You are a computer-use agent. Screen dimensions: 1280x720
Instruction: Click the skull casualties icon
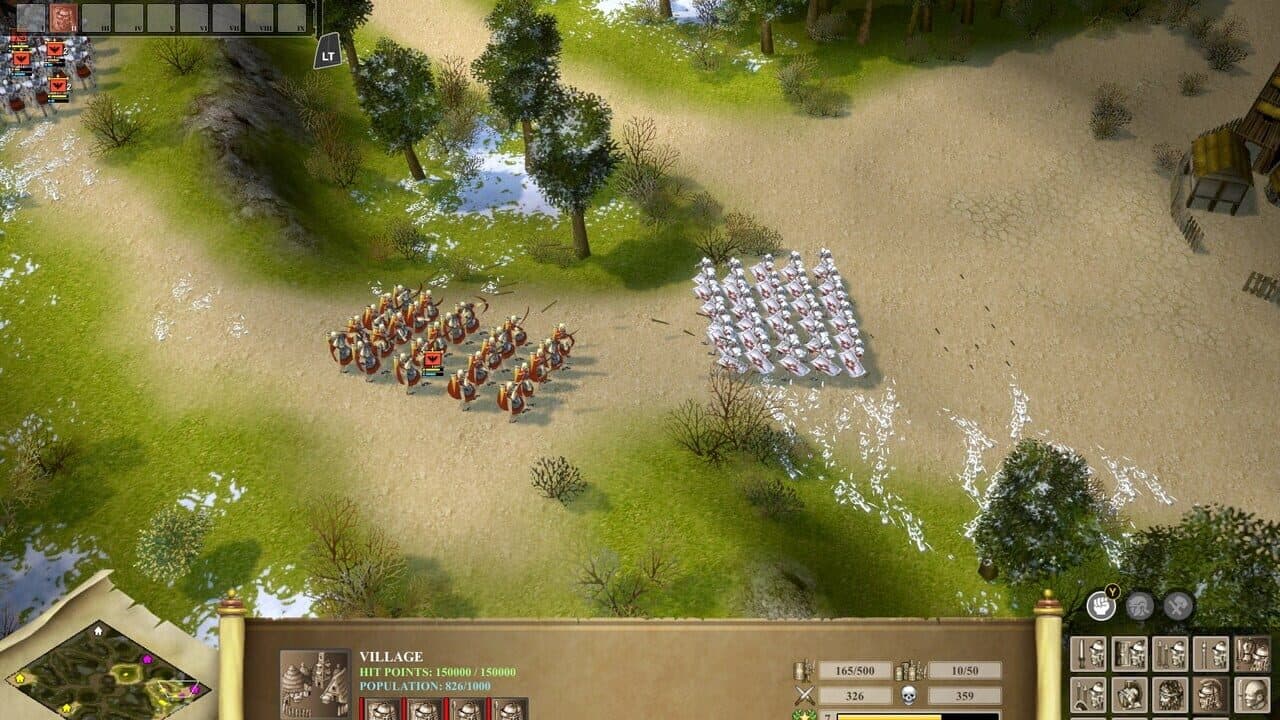pos(908,695)
